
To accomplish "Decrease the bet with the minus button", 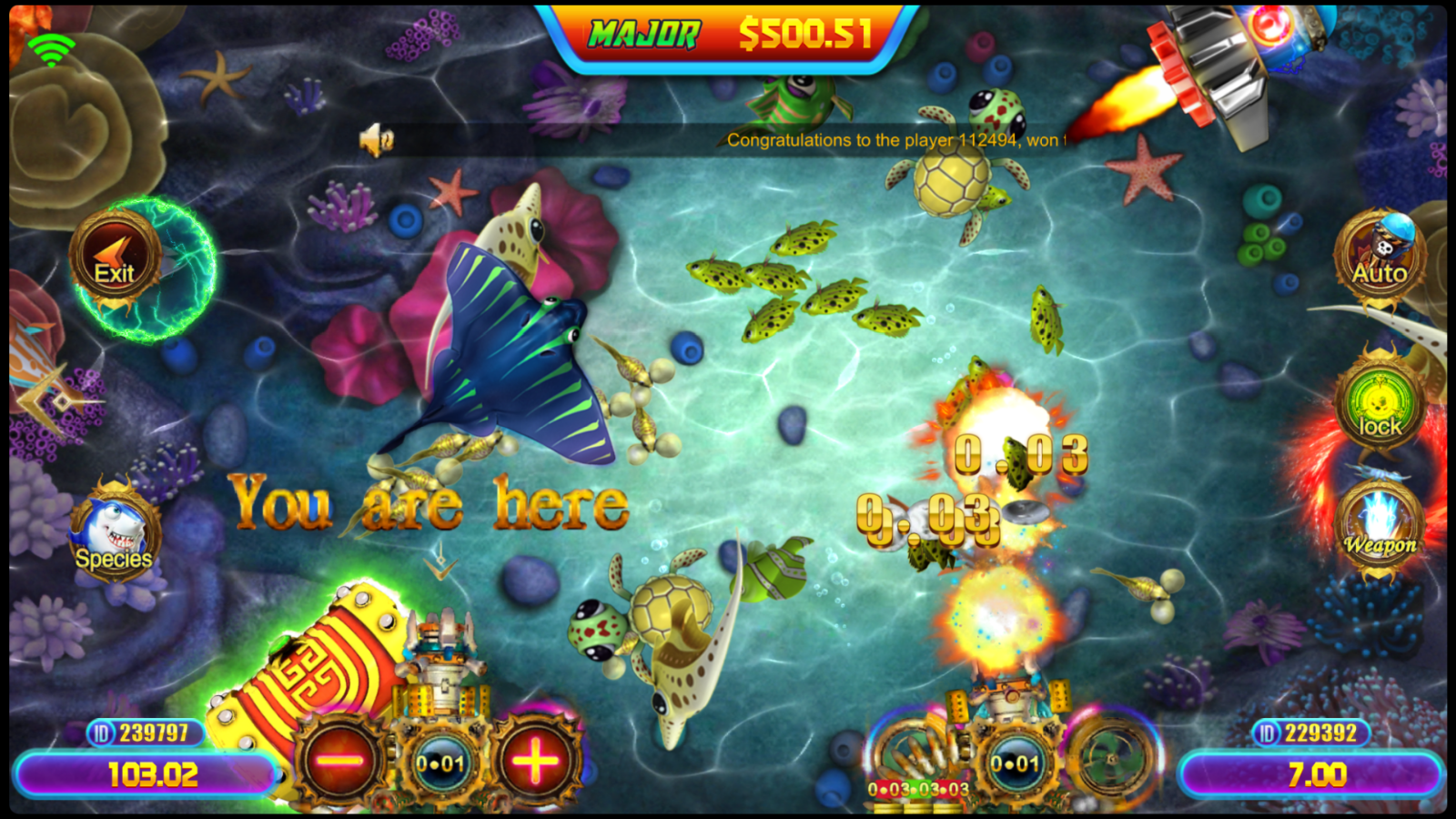I will pyautogui.click(x=339, y=761).
